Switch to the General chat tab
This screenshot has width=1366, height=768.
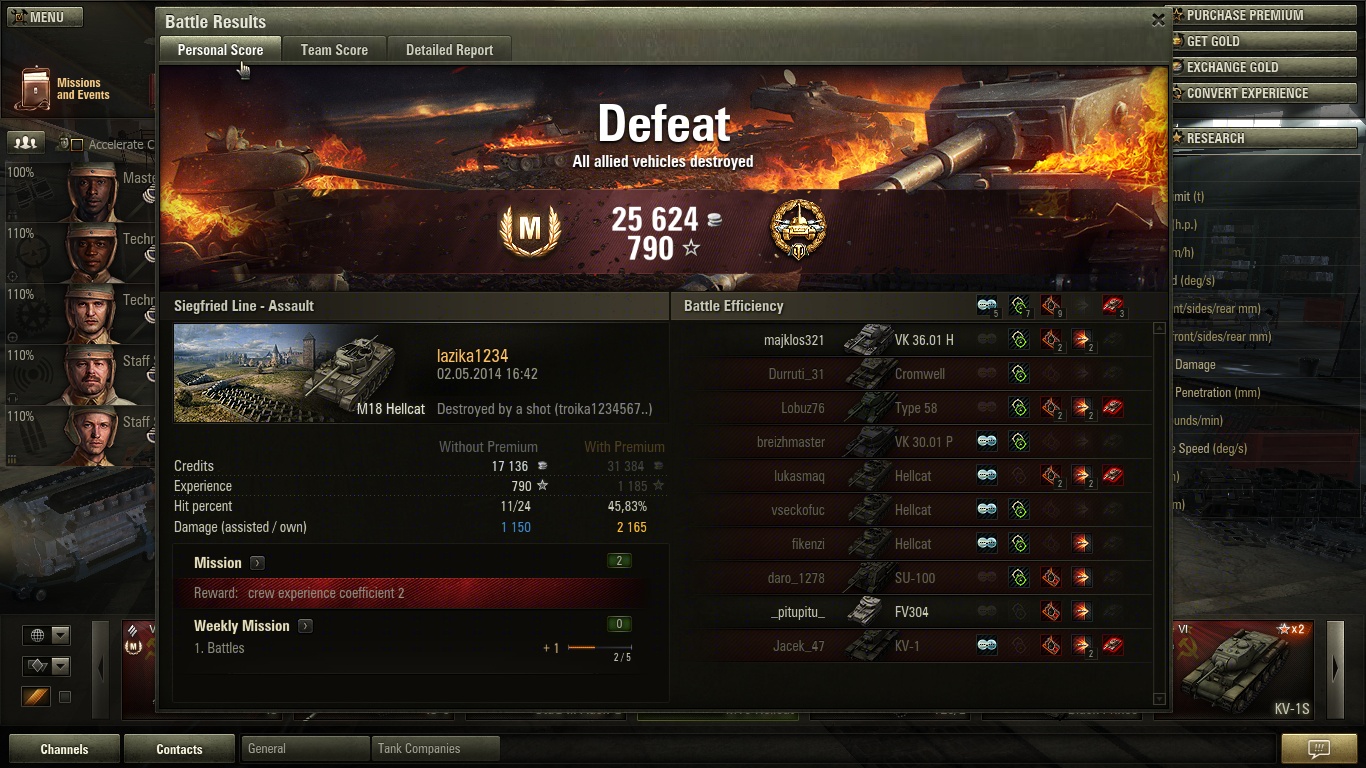(304, 748)
